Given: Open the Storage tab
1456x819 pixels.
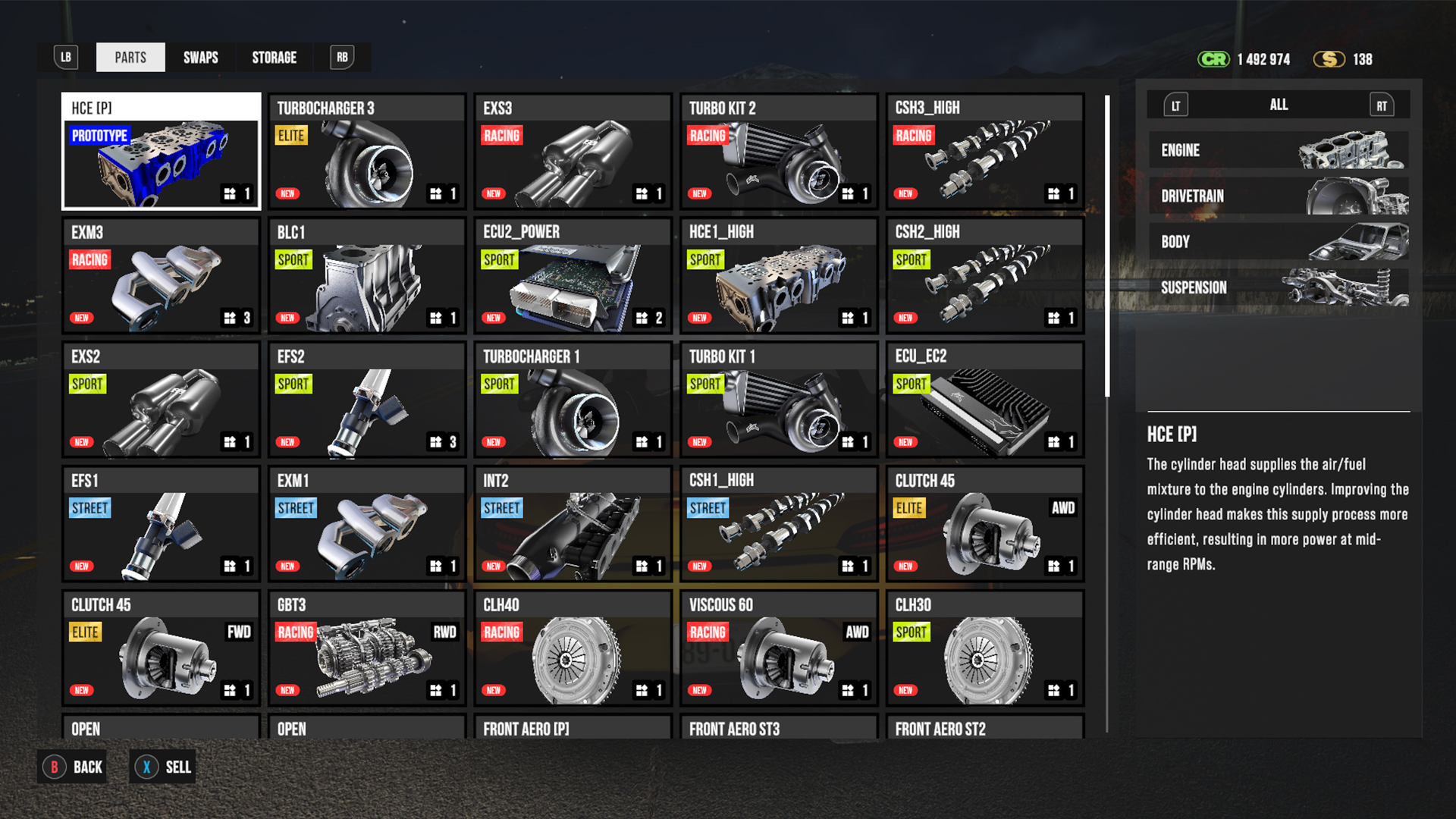Looking at the screenshot, I should [274, 58].
